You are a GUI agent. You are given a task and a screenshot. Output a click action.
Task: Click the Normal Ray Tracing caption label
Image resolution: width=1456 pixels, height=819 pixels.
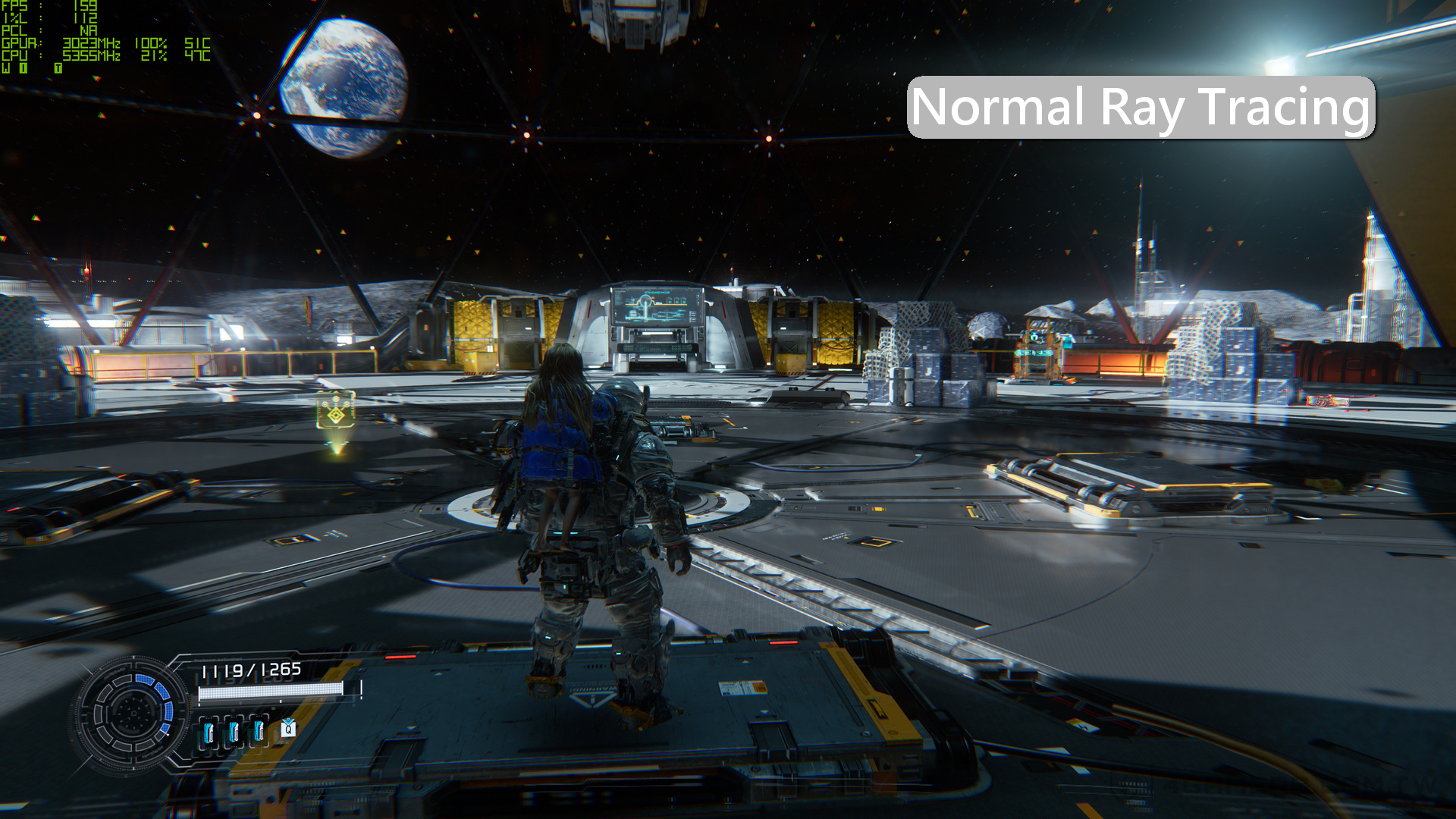[1141, 107]
